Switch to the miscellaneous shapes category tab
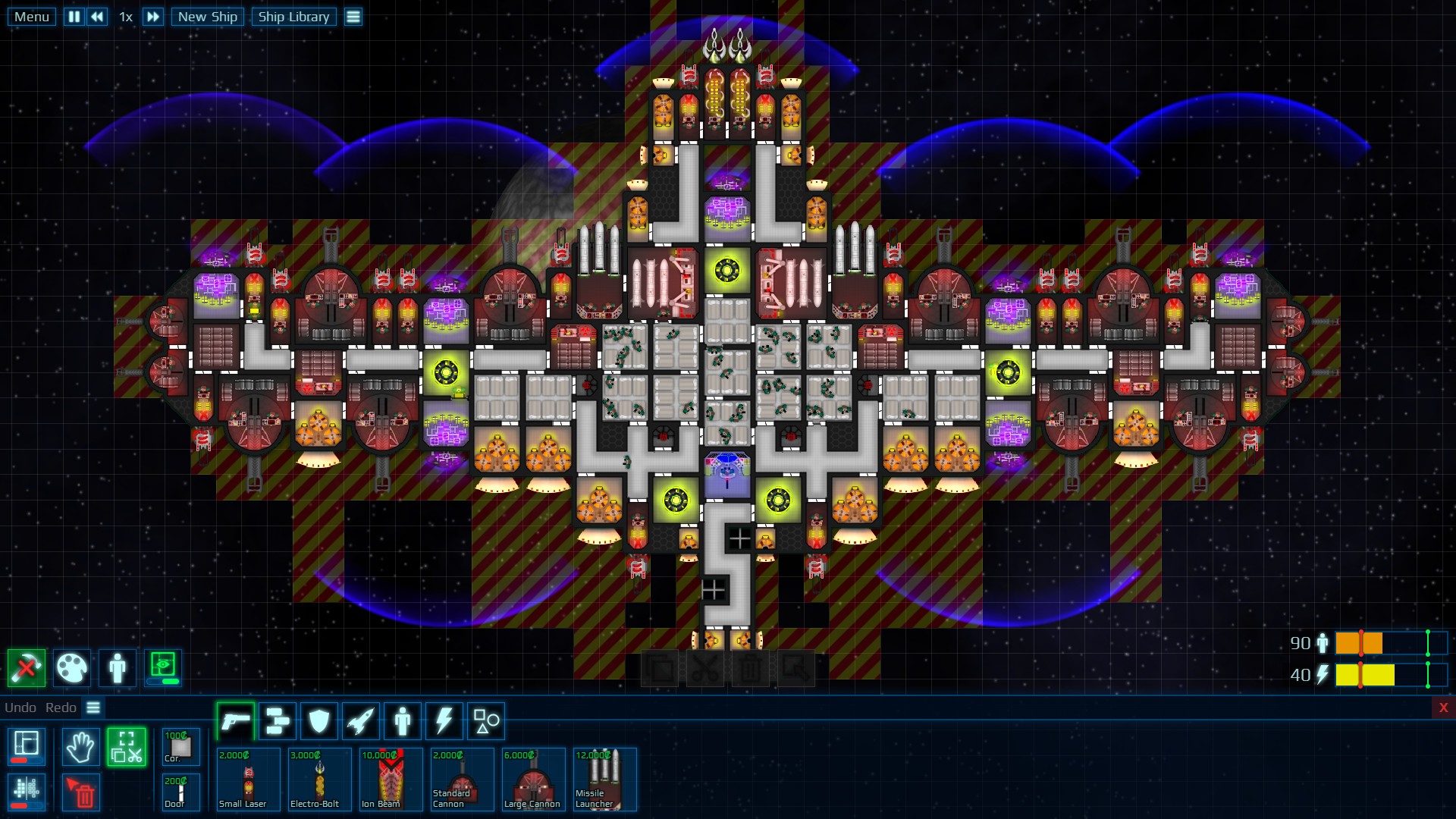 pyautogui.click(x=485, y=720)
